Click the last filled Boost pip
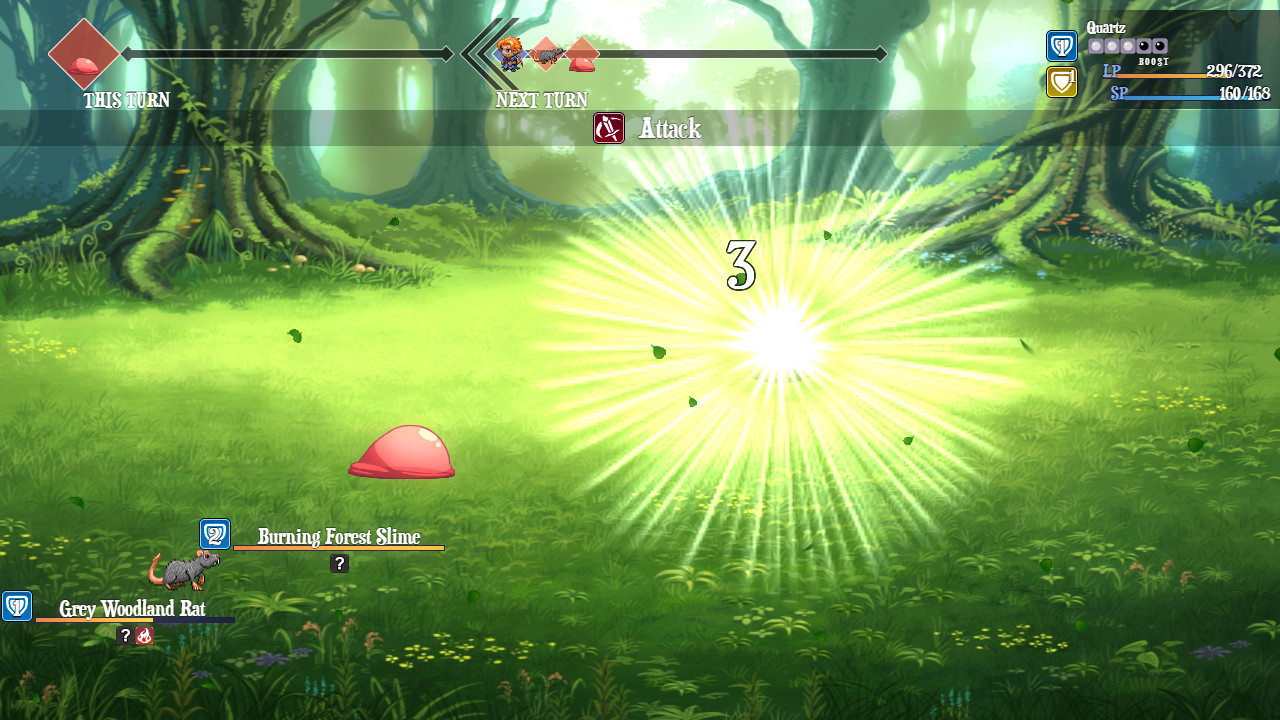The width and height of the screenshot is (1280, 720). click(x=1129, y=46)
